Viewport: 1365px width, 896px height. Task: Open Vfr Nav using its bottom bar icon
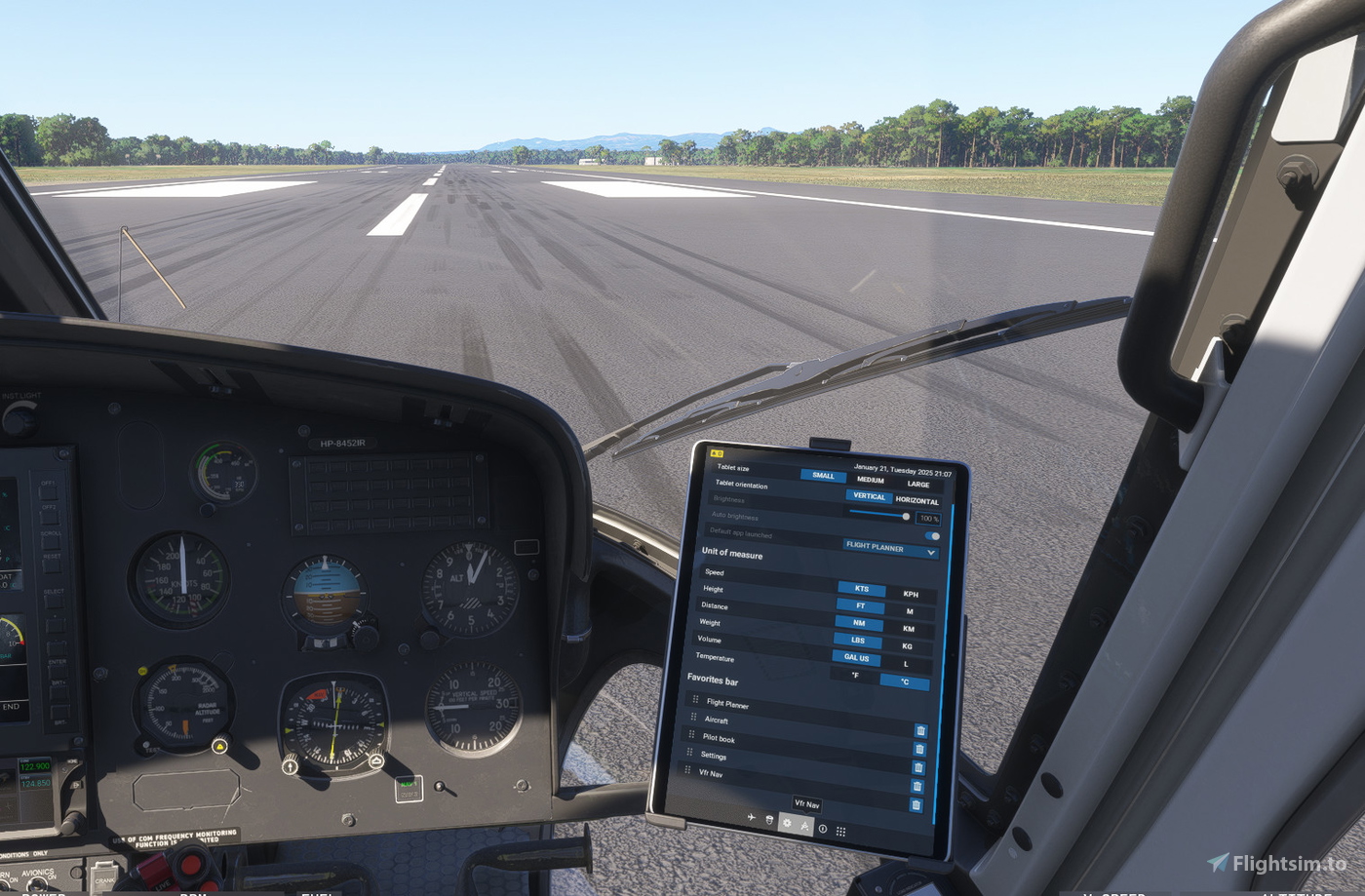tap(805, 827)
